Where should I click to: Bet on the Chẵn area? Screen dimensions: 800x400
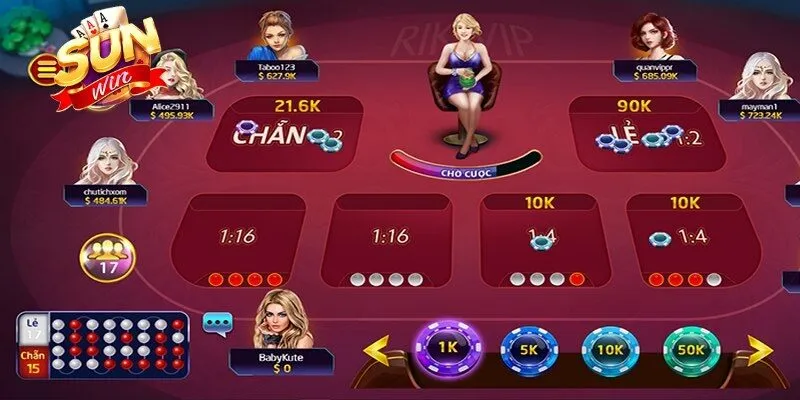(283, 135)
